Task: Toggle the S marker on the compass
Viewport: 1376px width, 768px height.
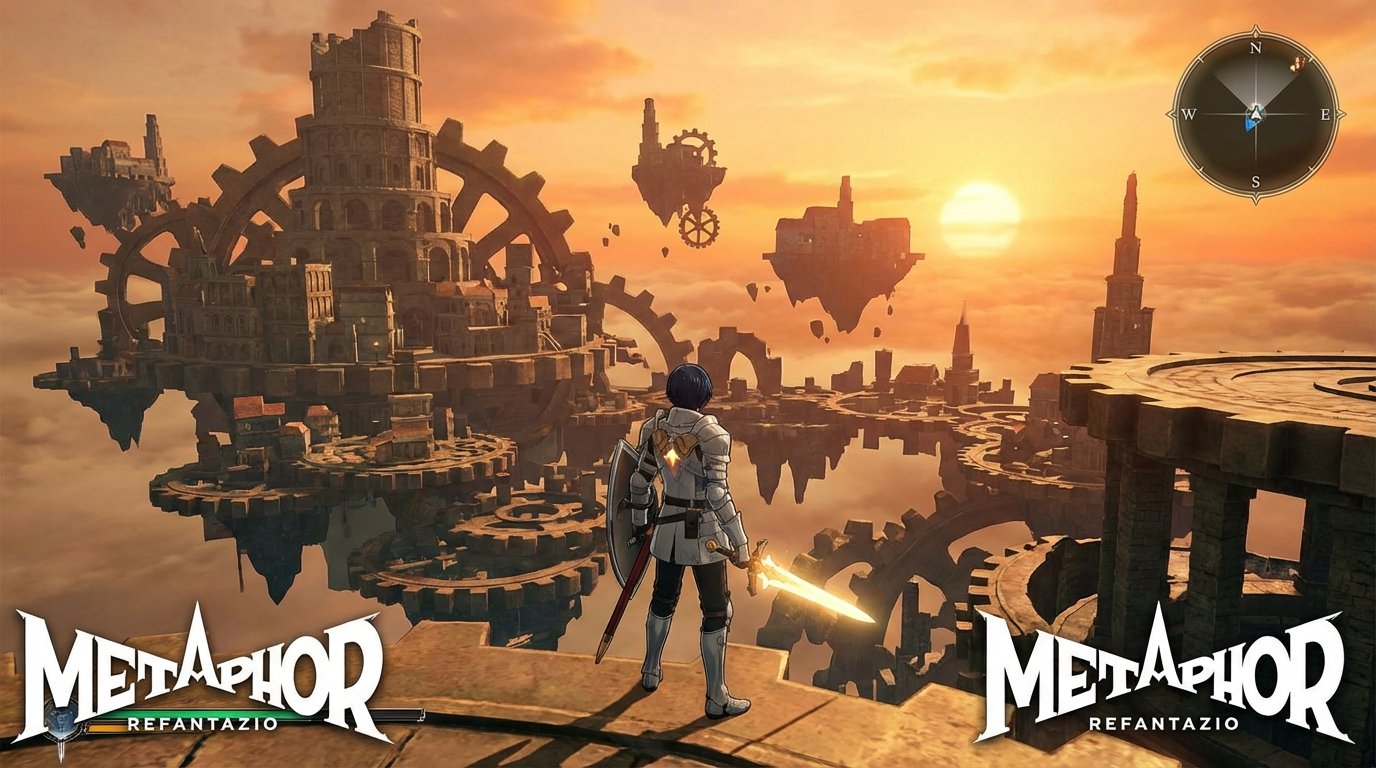Action: (x=1256, y=179)
